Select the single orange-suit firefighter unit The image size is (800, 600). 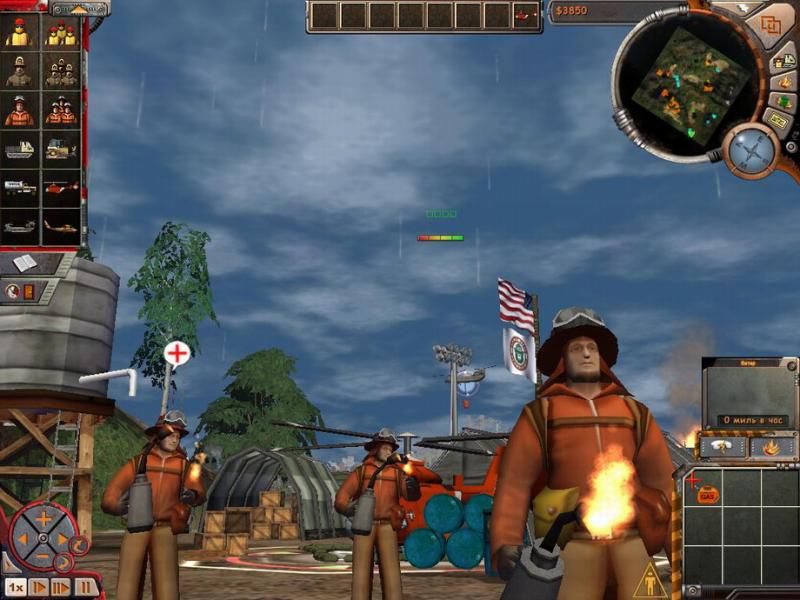(x=19, y=110)
